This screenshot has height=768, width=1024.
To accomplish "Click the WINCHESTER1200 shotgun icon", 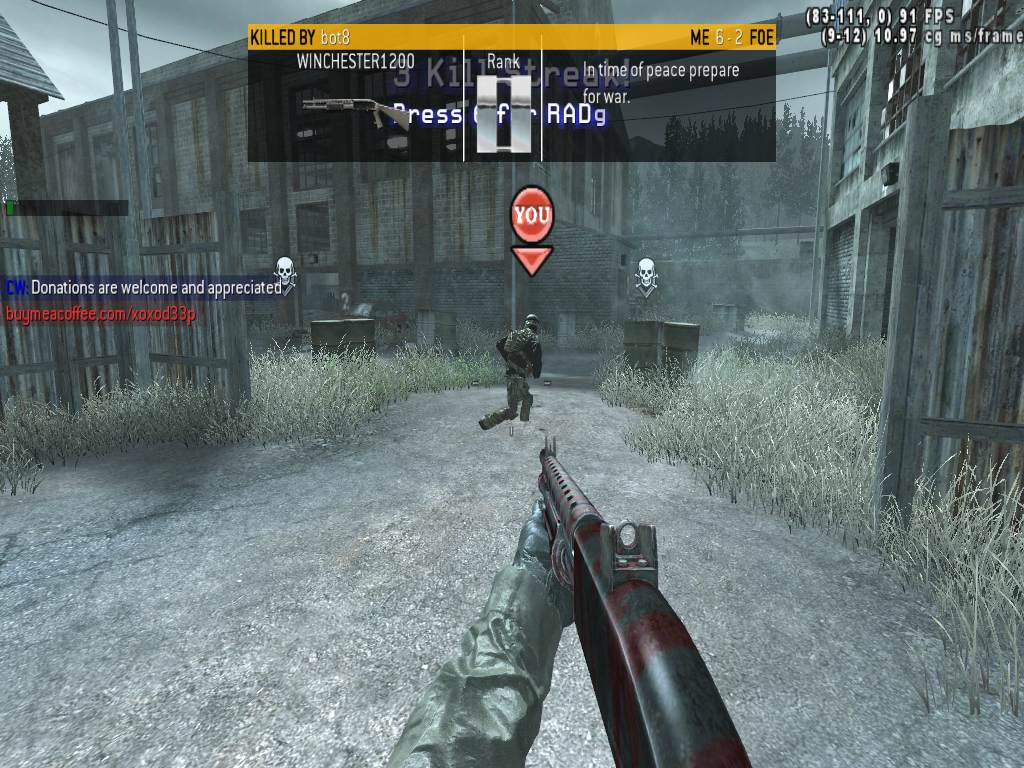I will [x=356, y=110].
